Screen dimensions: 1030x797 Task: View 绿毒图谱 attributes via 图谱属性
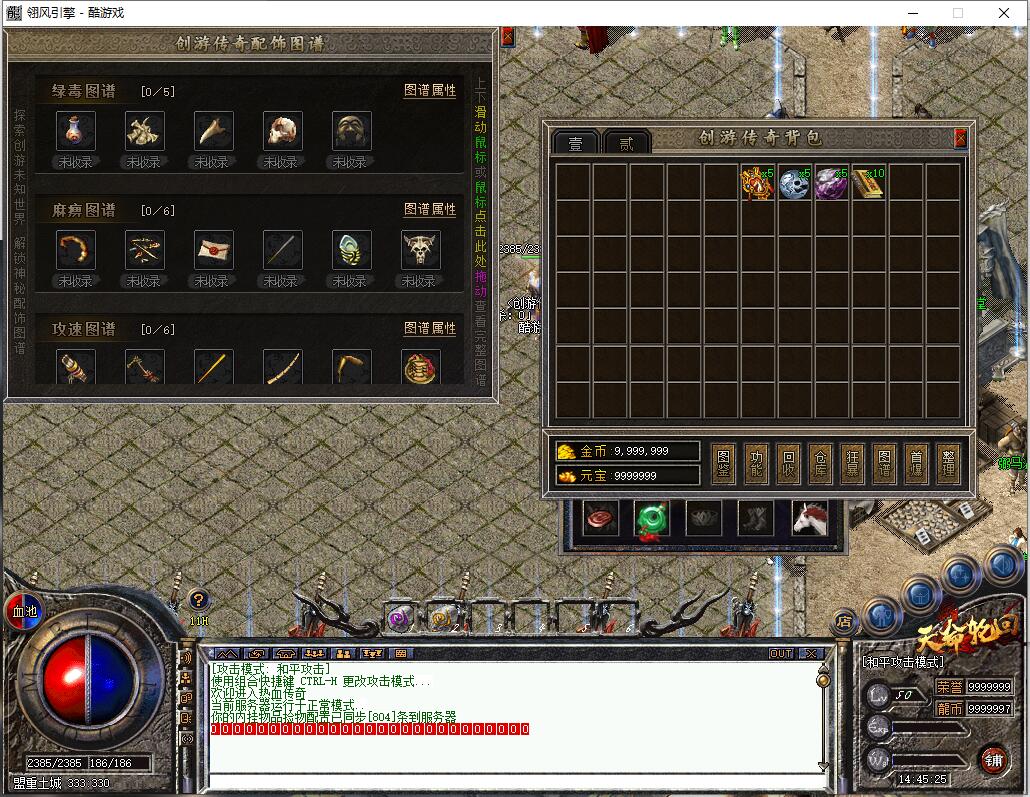click(x=430, y=90)
